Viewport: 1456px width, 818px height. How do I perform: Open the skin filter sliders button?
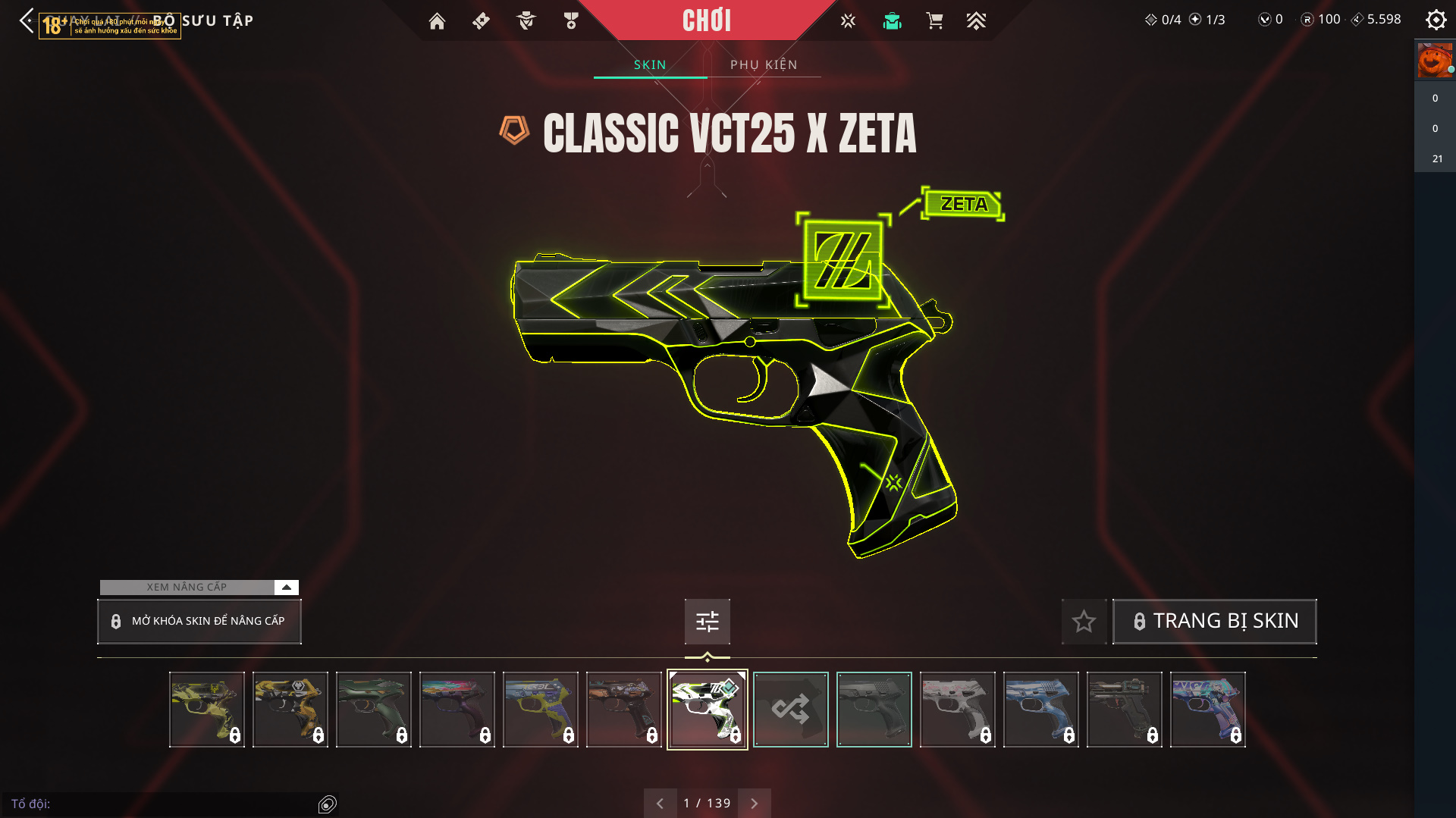coord(707,622)
